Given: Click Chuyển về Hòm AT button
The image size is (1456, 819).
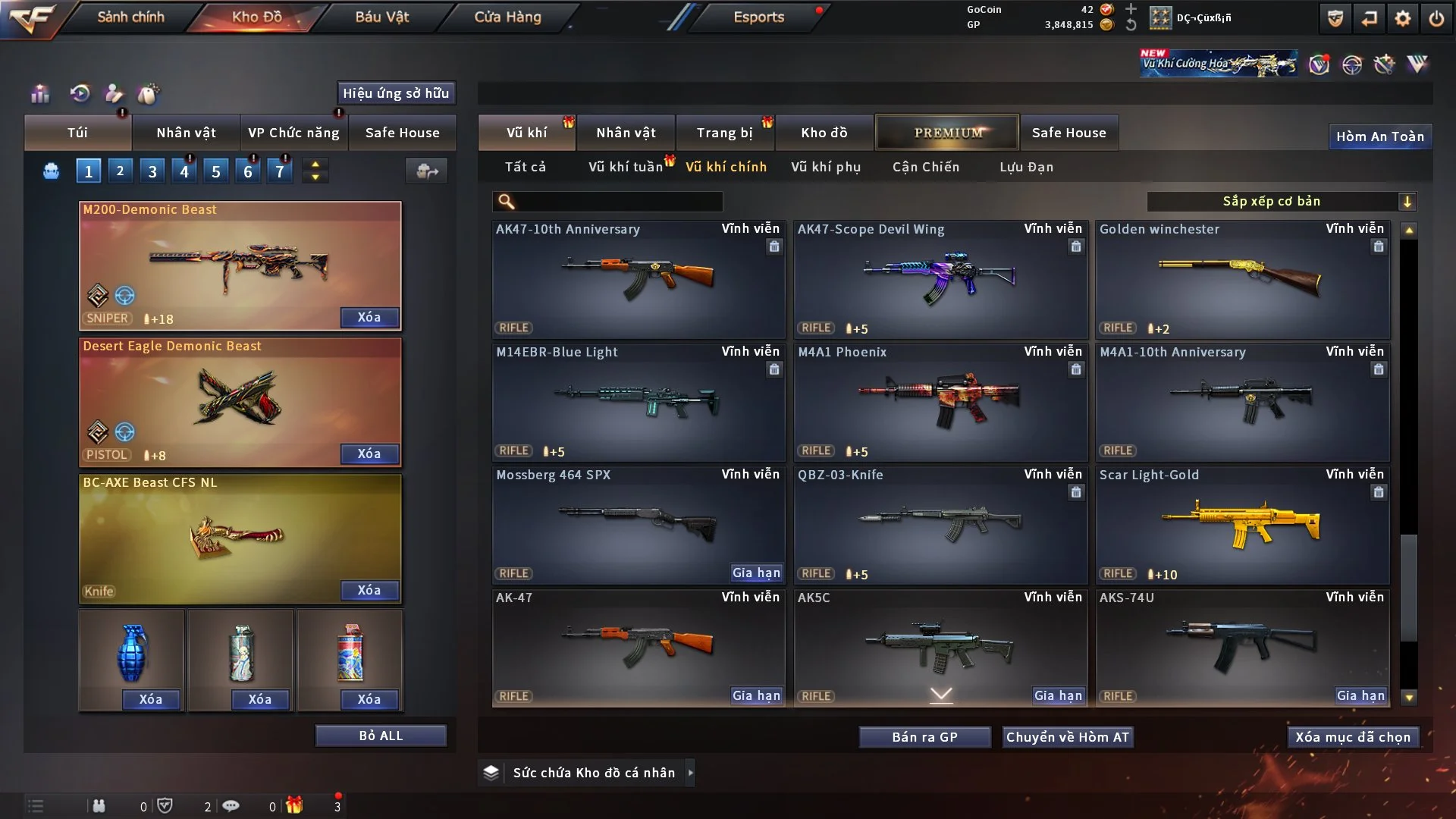Looking at the screenshot, I should [1068, 737].
